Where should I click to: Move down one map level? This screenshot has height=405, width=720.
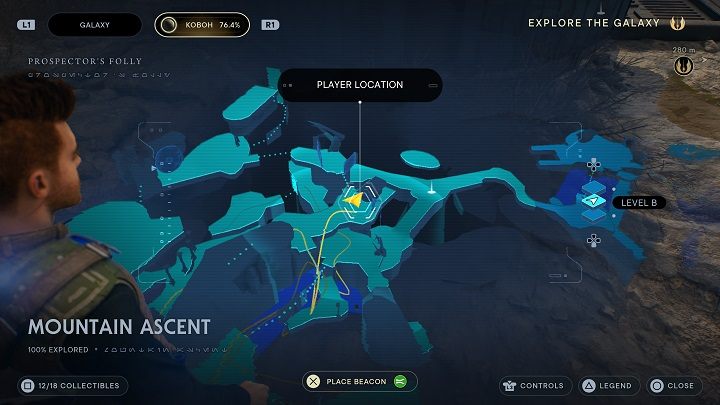click(593, 239)
